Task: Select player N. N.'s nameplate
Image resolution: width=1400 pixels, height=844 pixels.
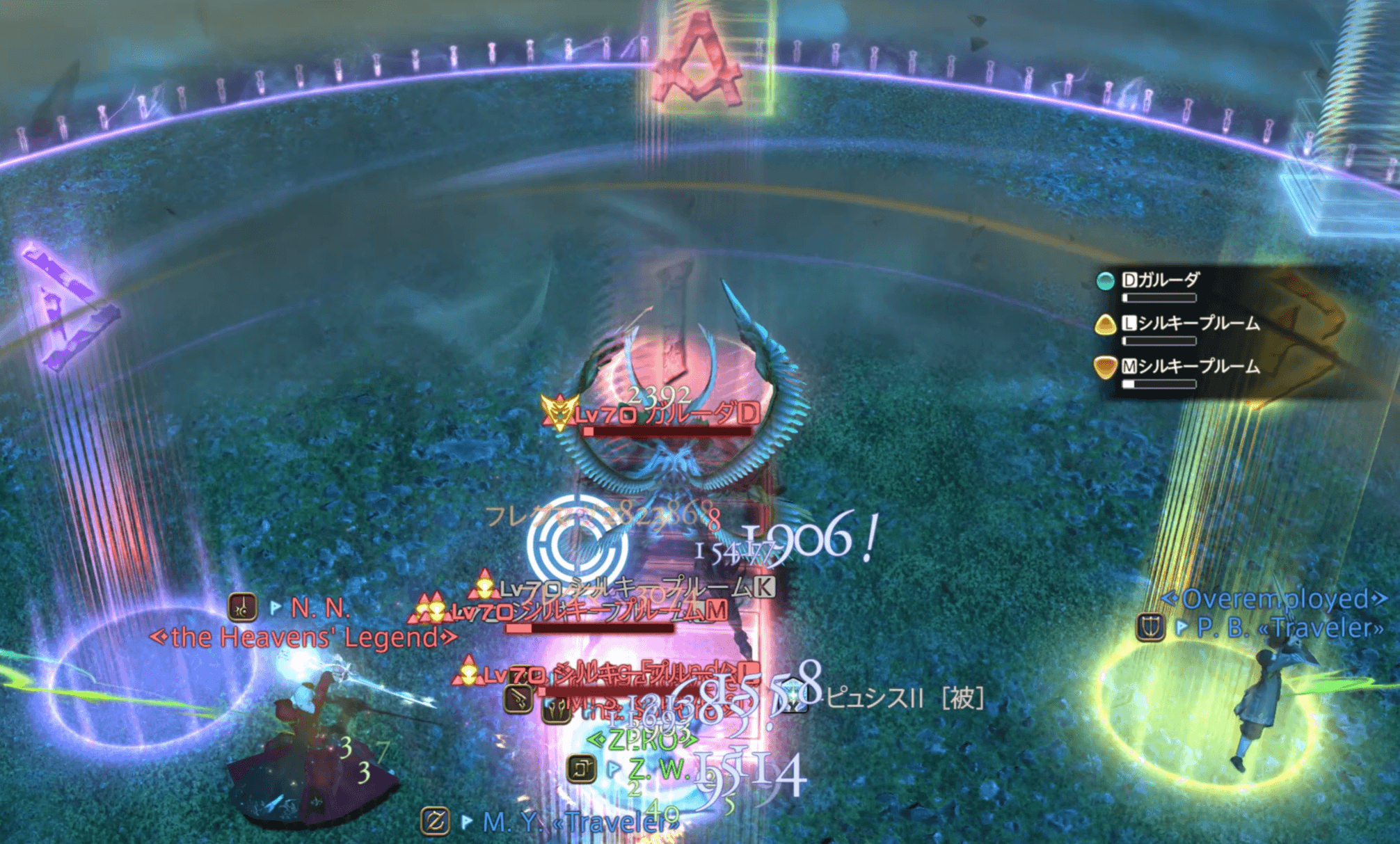Action: (319, 608)
